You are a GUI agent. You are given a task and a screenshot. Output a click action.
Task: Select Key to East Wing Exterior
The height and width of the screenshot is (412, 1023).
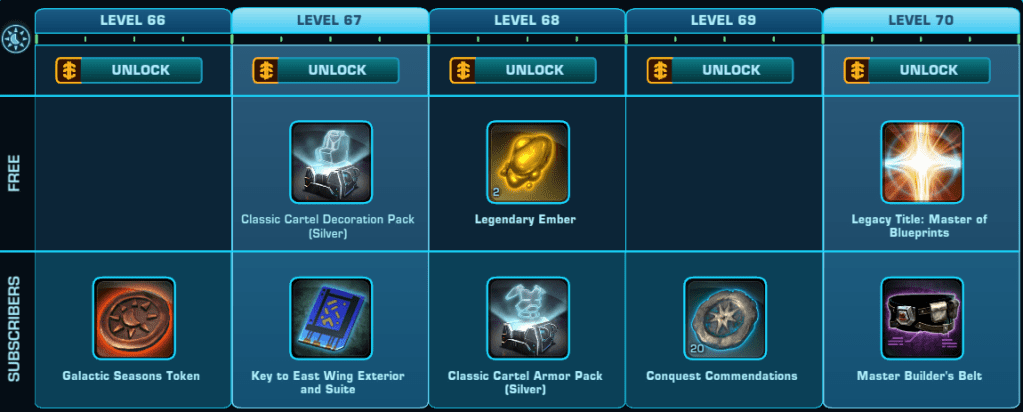tap(330, 319)
